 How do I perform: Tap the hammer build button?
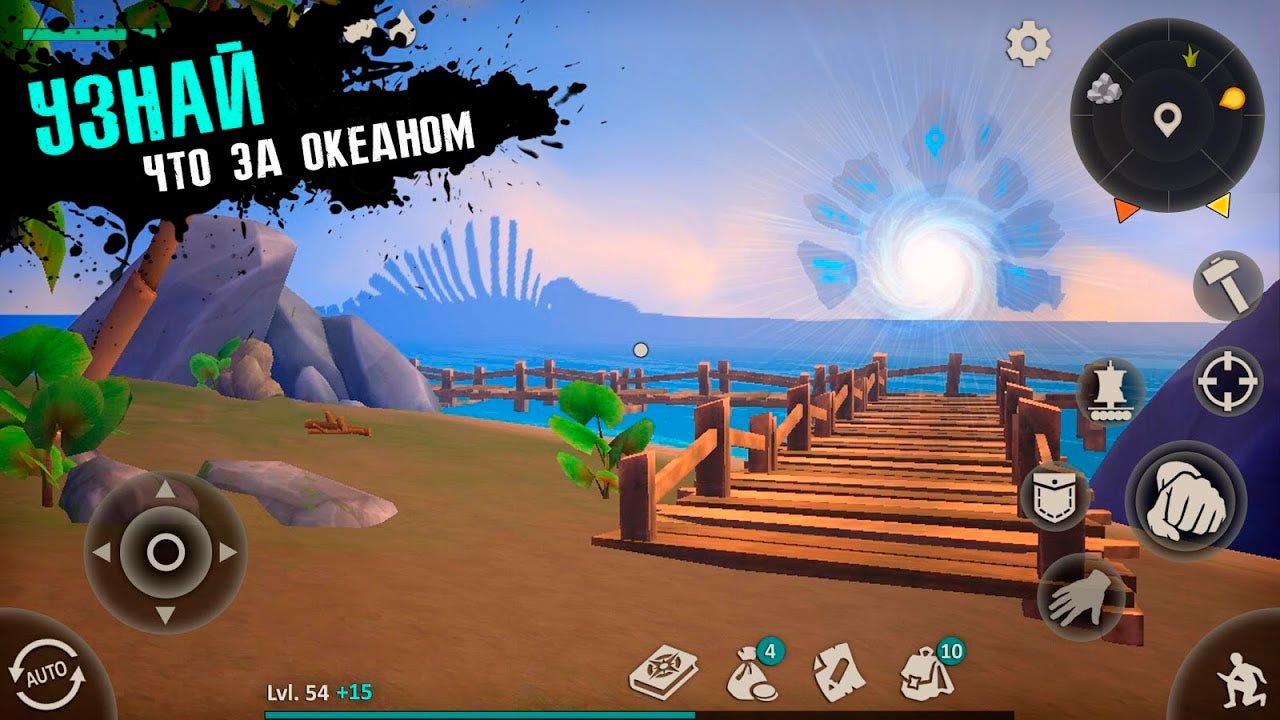tap(1228, 285)
